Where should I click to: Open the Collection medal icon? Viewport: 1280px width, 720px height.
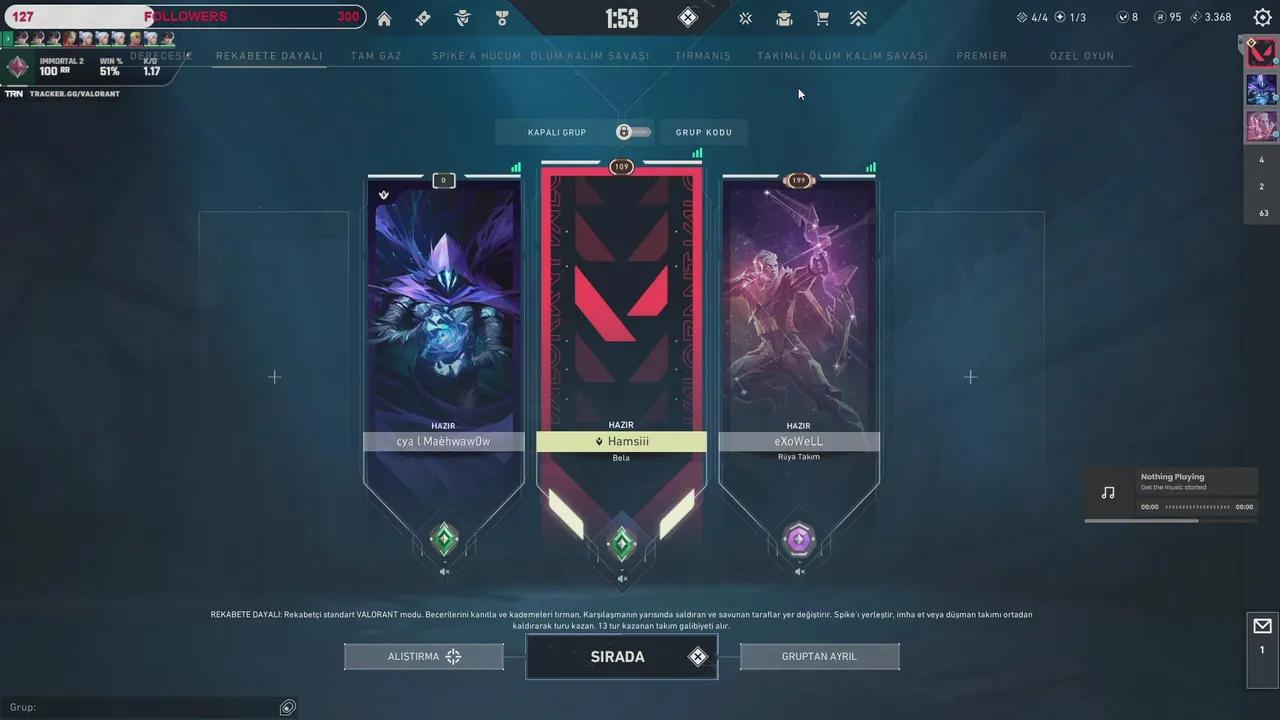click(502, 18)
